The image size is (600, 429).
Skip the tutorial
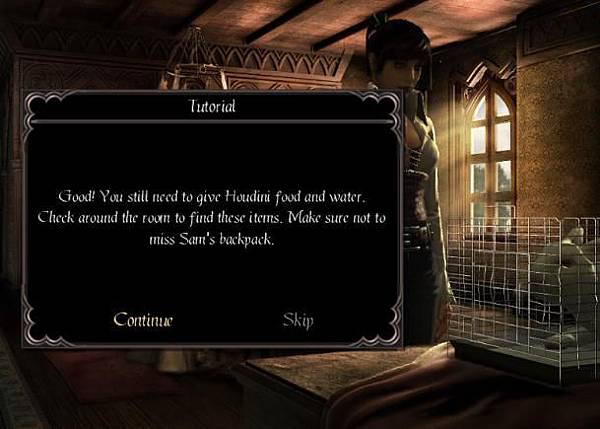pyautogui.click(x=298, y=320)
